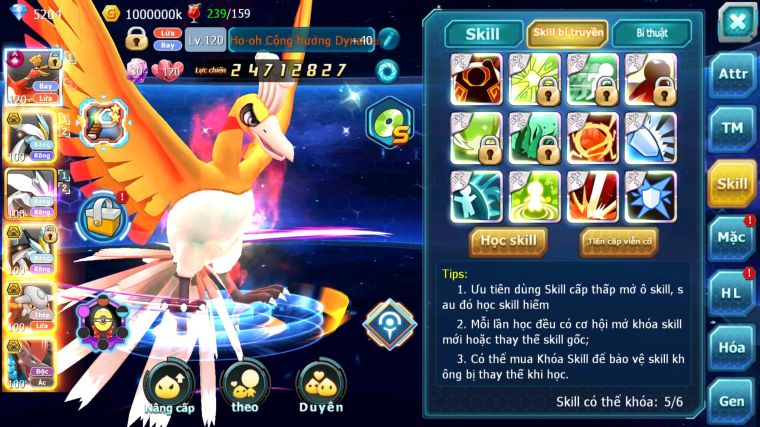Tap the Tiến cấp viễn cổ button
The image size is (760, 427).
click(618, 241)
